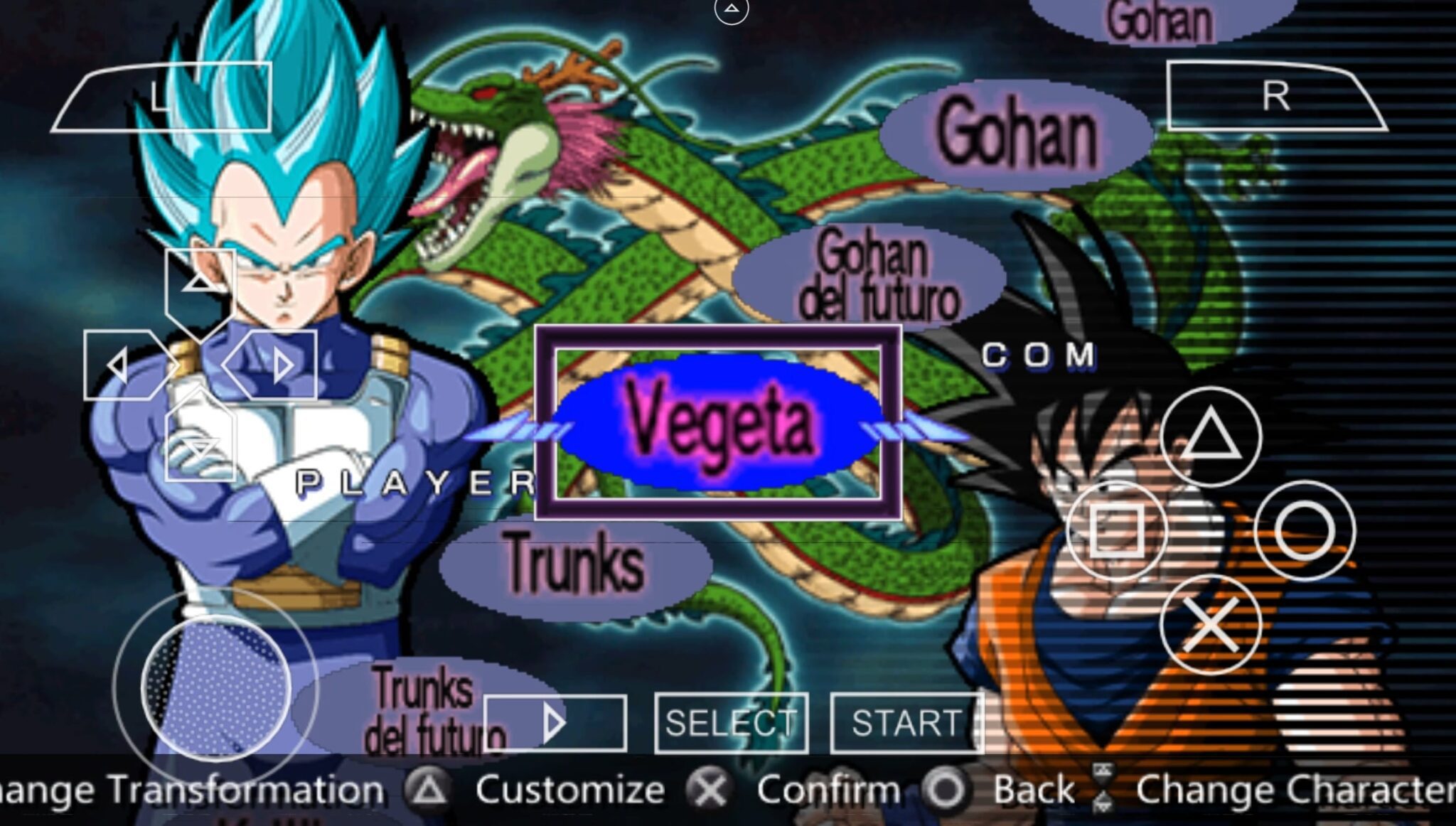Tap the cross touch button
The image size is (1456, 826).
[x=1211, y=624]
